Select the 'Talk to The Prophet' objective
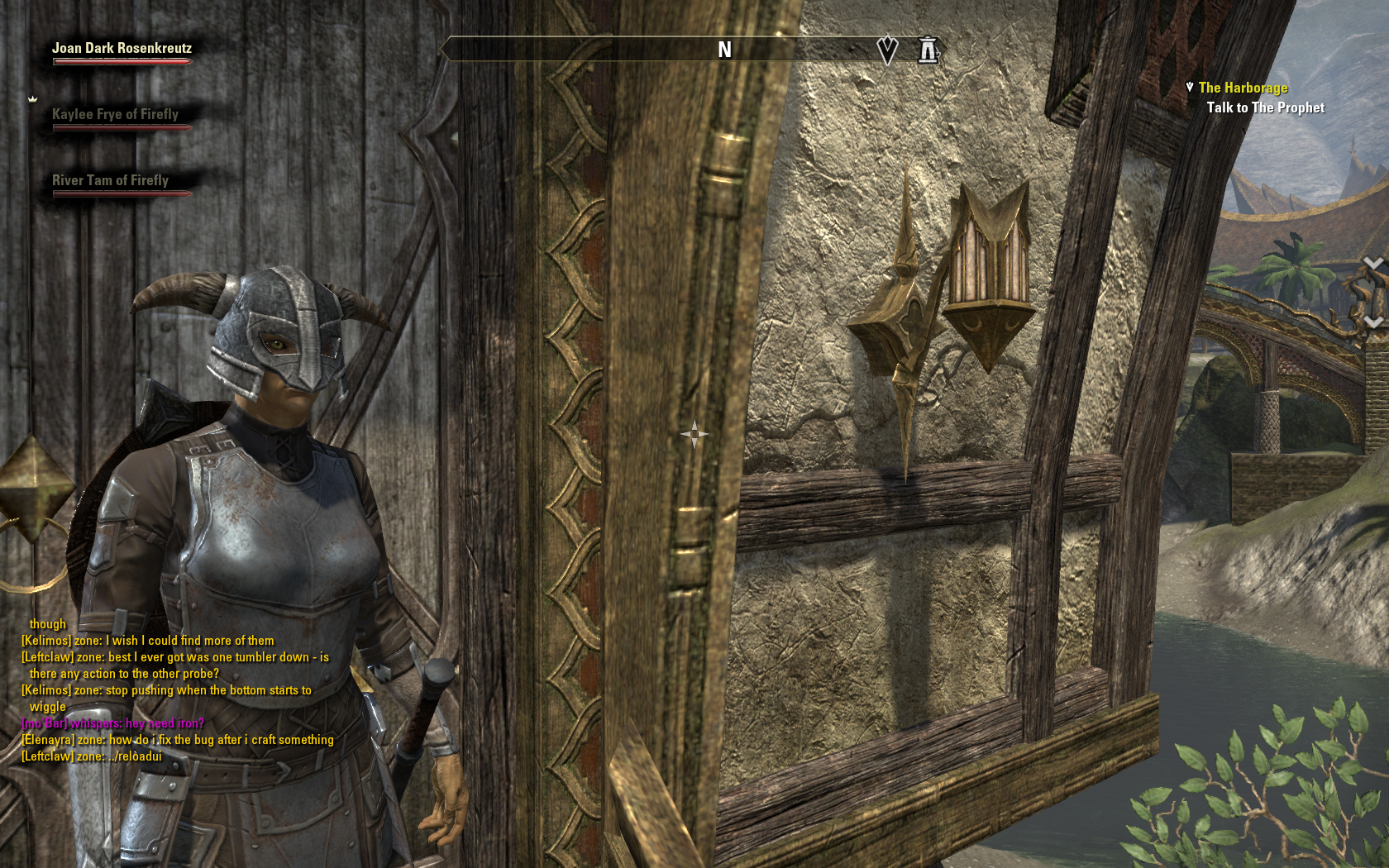Image resolution: width=1389 pixels, height=868 pixels. pos(1265,107)
